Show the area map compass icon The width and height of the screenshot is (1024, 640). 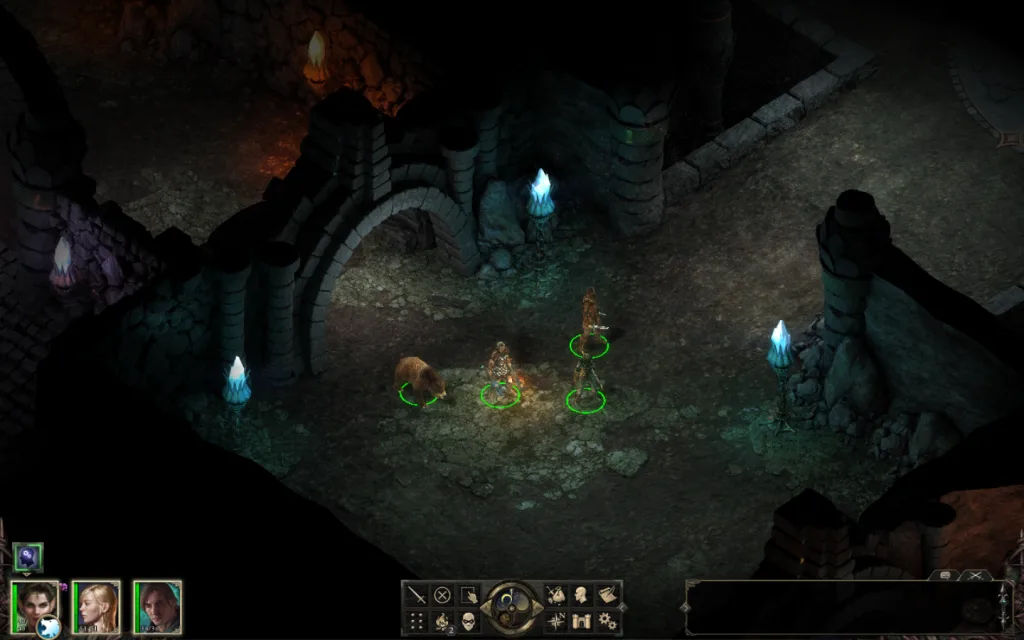click(x=556, y=621)
